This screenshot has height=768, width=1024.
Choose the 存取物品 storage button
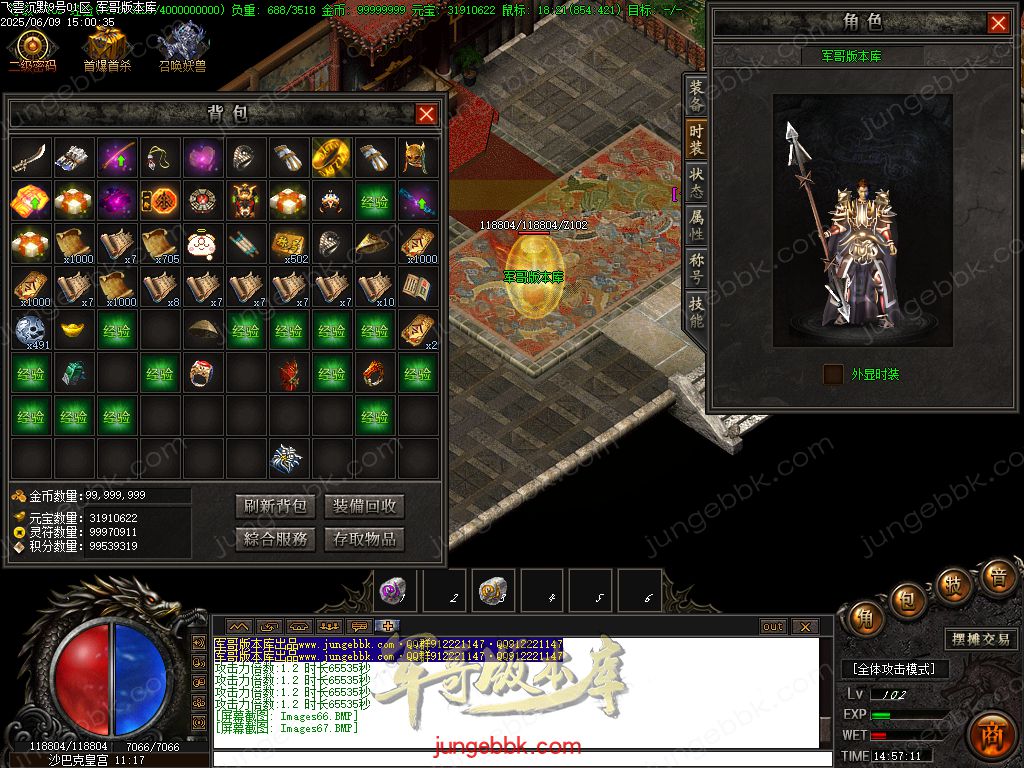(364, 539)
